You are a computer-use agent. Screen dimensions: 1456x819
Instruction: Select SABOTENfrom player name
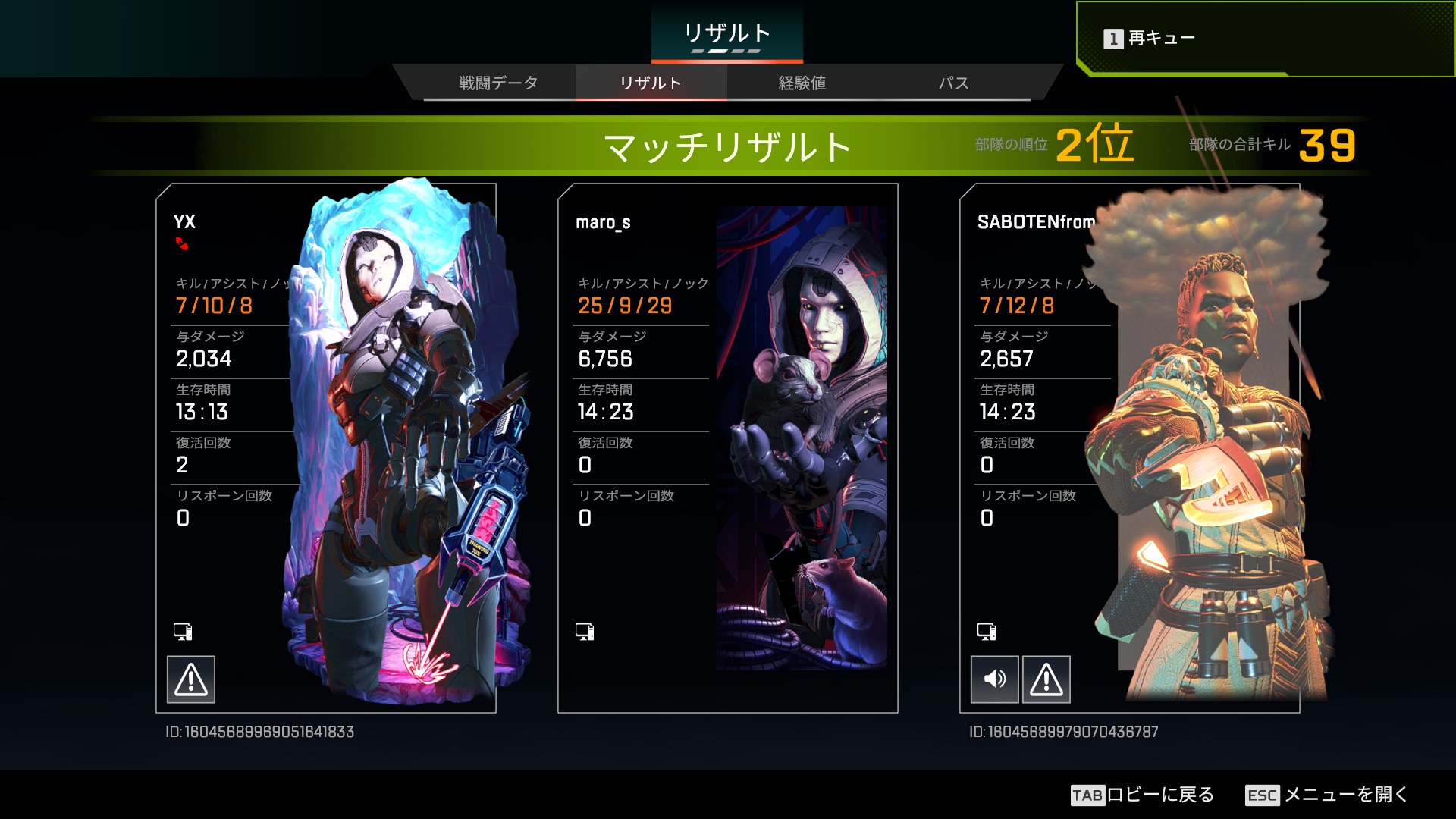[1036, 222]
